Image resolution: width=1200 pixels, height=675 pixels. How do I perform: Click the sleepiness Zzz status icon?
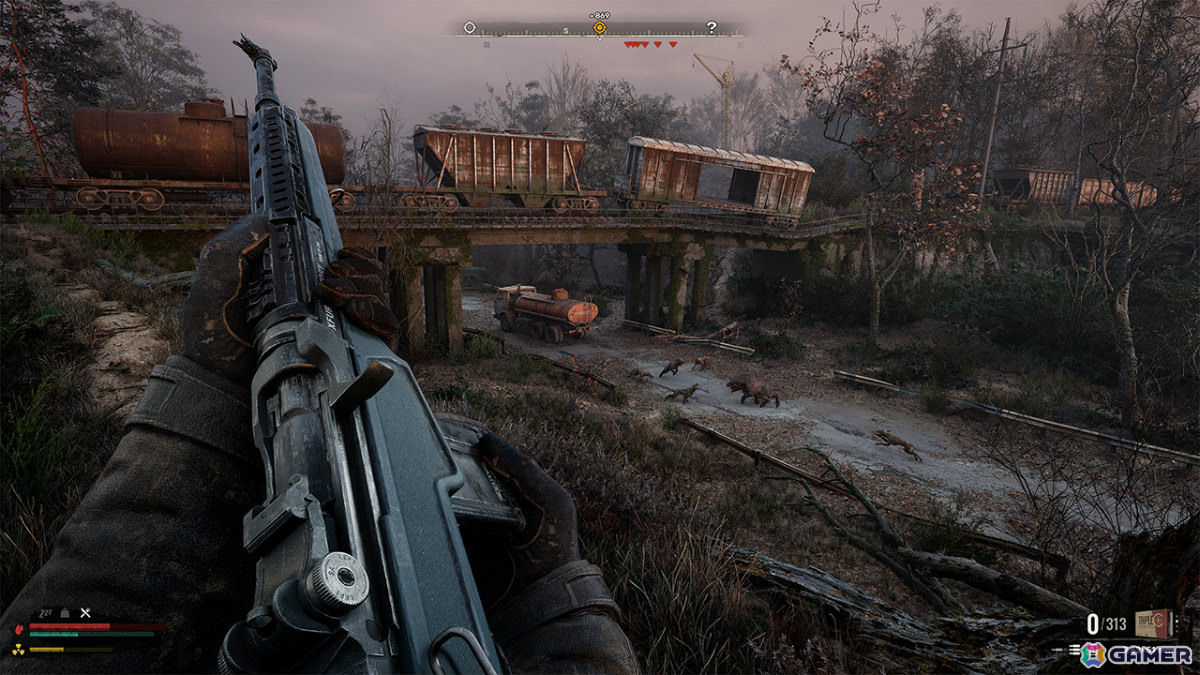45,612
